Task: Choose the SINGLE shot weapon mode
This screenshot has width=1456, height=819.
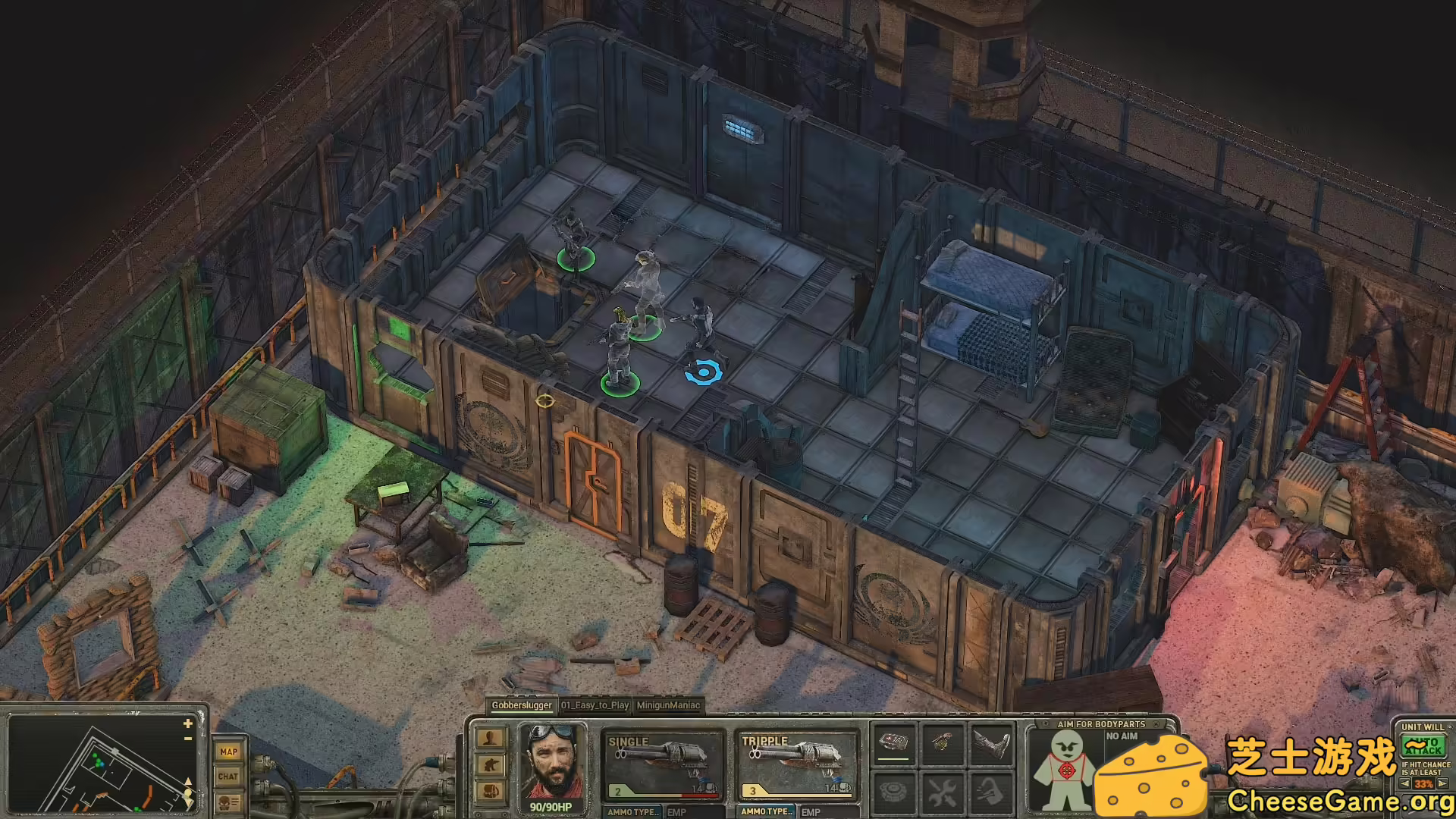Action: tap(663, 764)
